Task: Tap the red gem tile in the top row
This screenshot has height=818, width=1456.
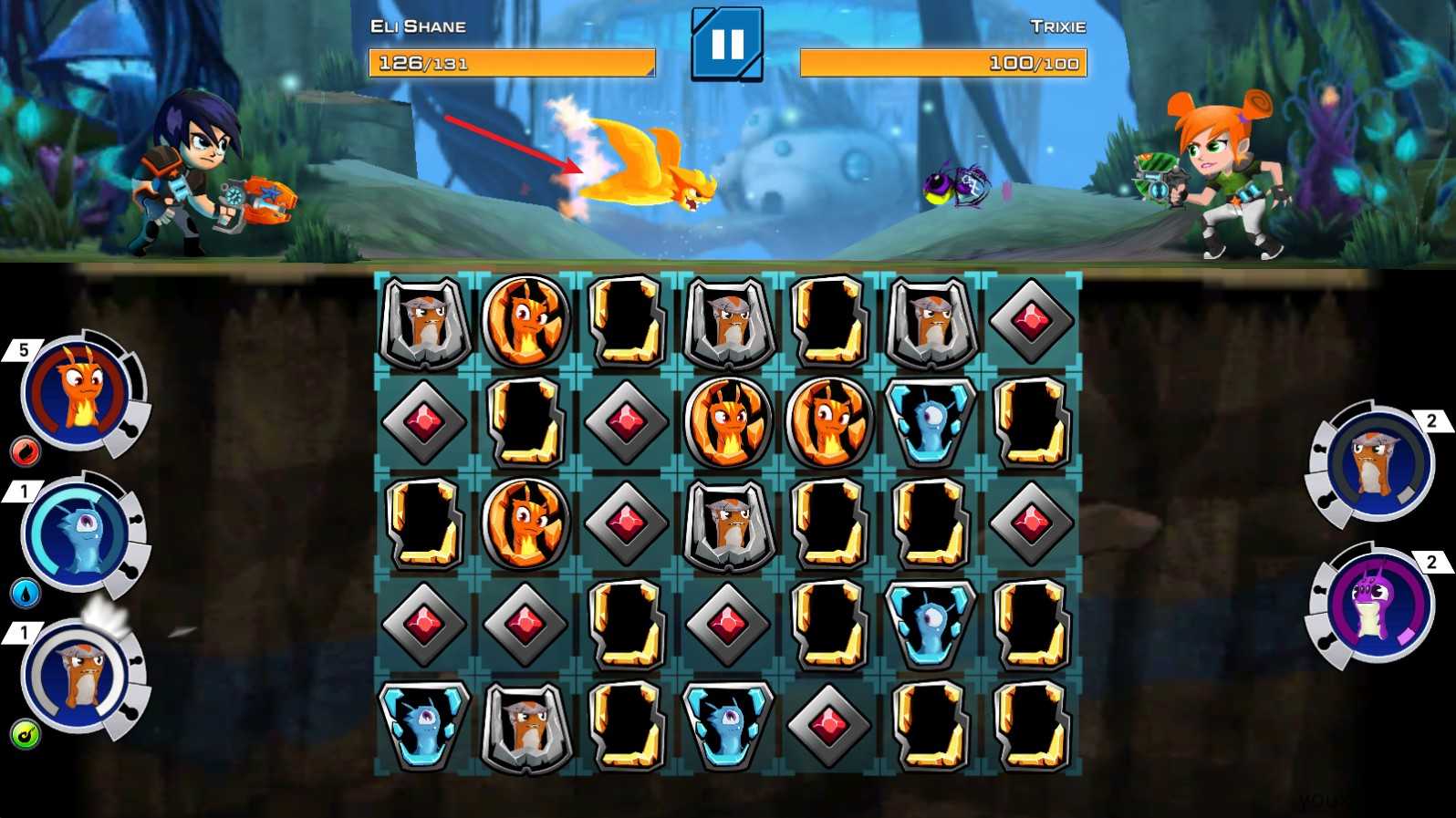Action: (1031, 320)
